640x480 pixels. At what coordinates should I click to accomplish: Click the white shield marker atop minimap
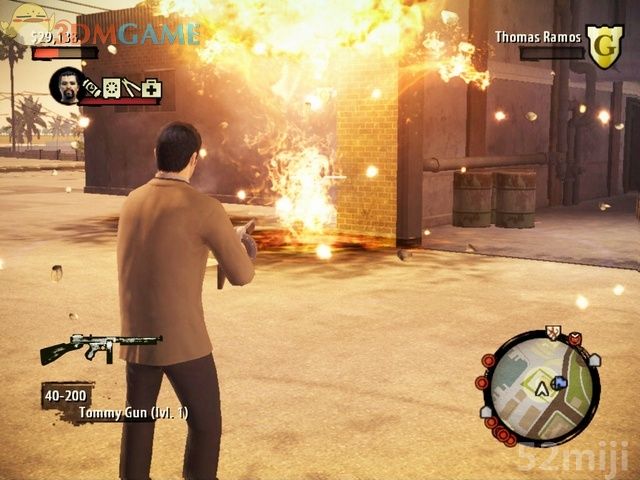coord(553,334)
